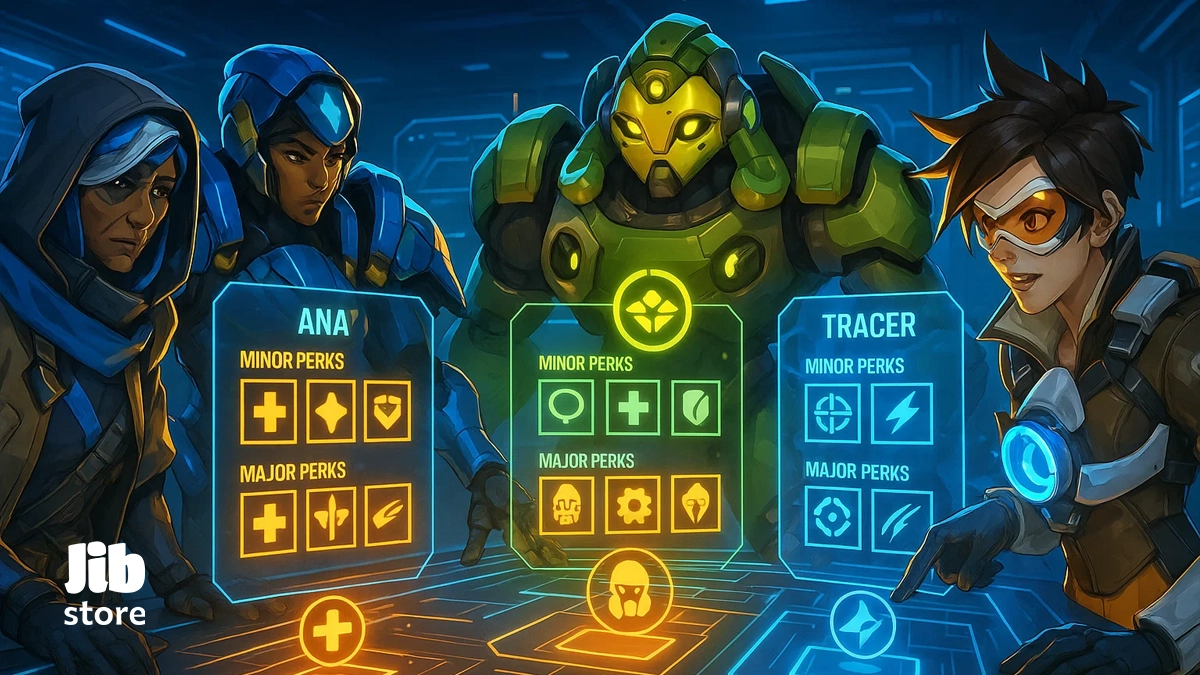This screenshot has width=1200, height=675.
Task: Choose the green plus minor perk
Action: (633, 407)
